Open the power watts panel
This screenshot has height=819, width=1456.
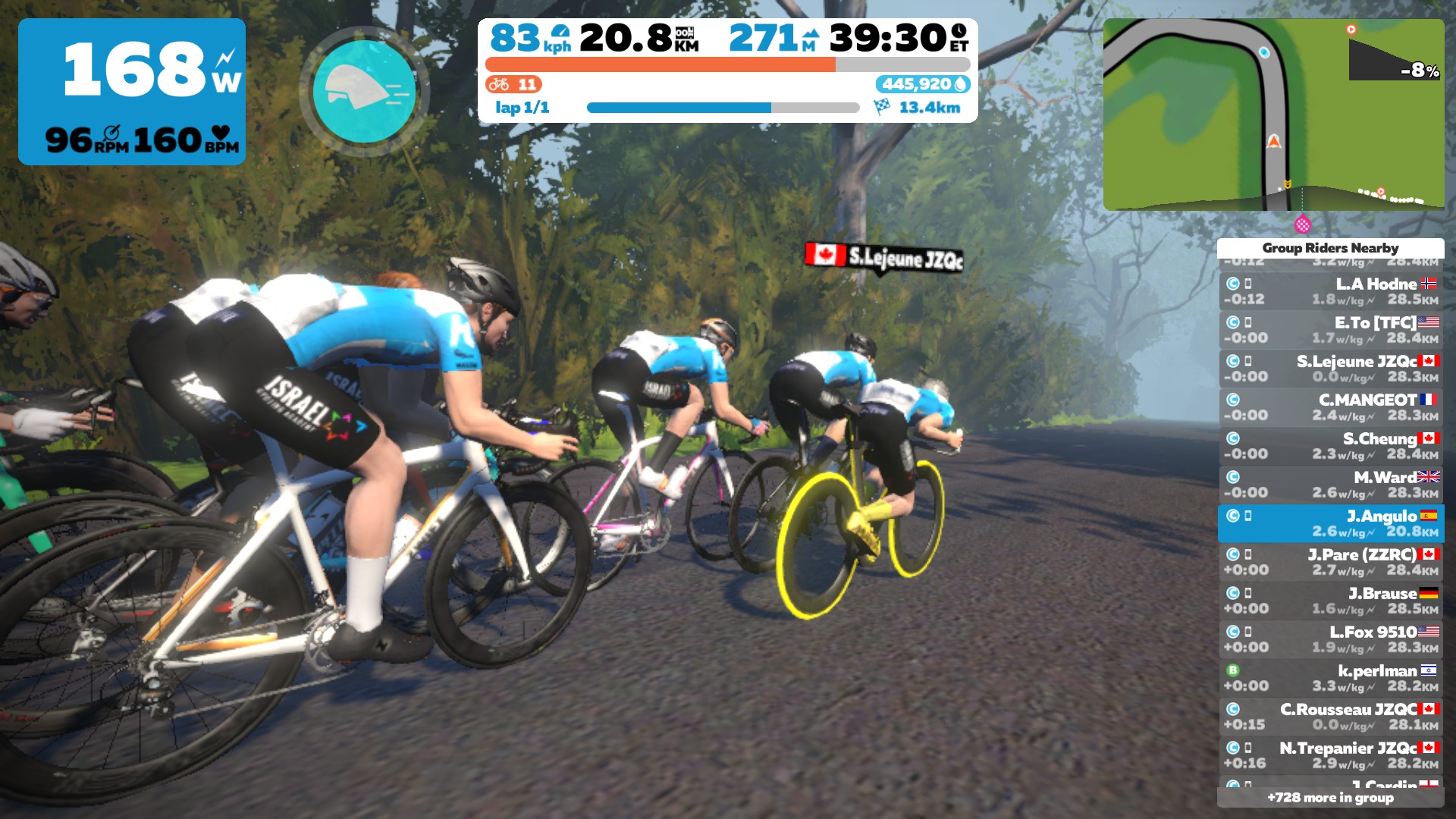point(132,92)
